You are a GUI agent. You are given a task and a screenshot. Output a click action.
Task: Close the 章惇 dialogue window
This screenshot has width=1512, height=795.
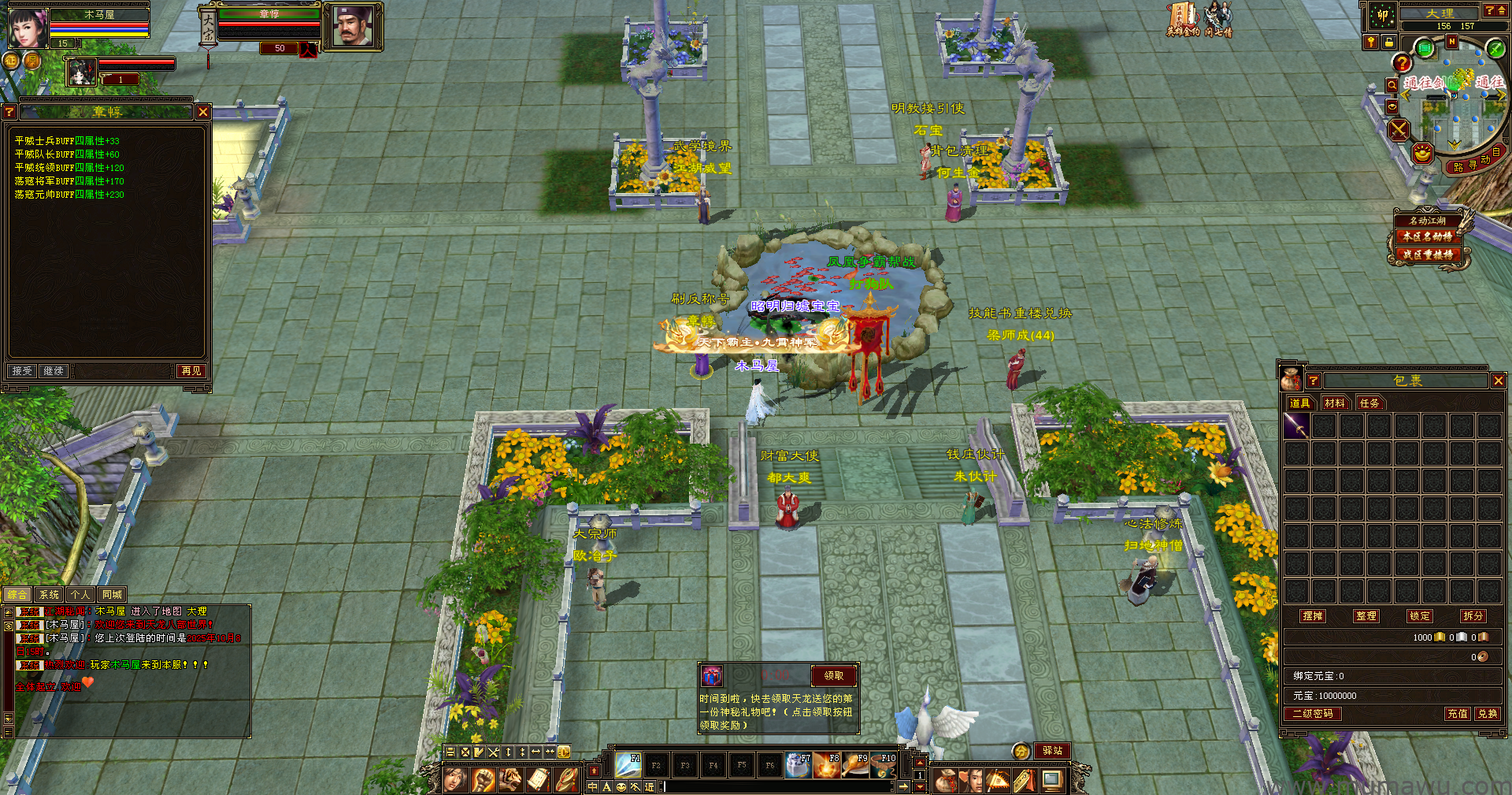[x=202, y=112]
